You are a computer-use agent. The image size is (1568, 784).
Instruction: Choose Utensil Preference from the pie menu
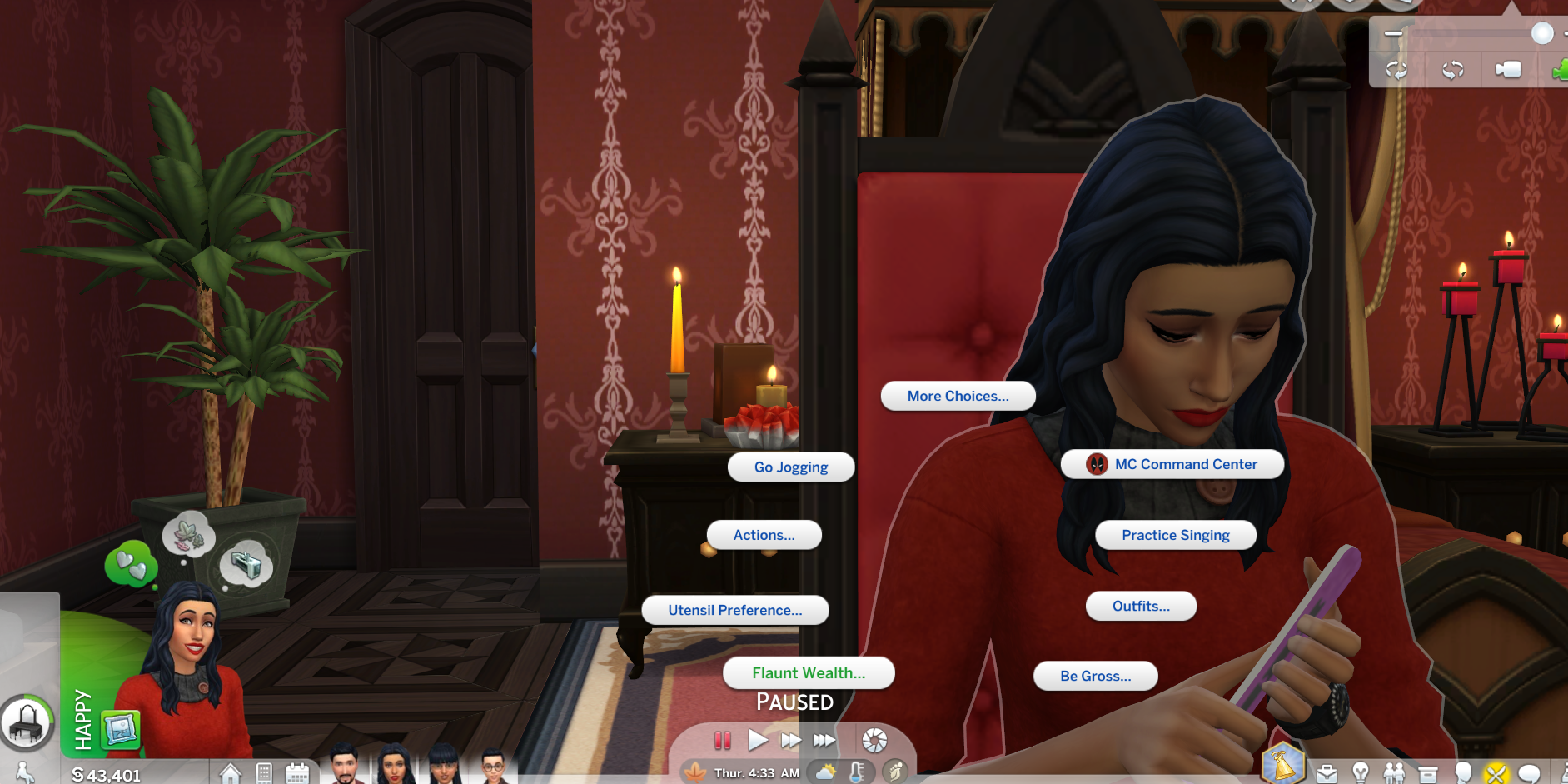pos(734,610)
